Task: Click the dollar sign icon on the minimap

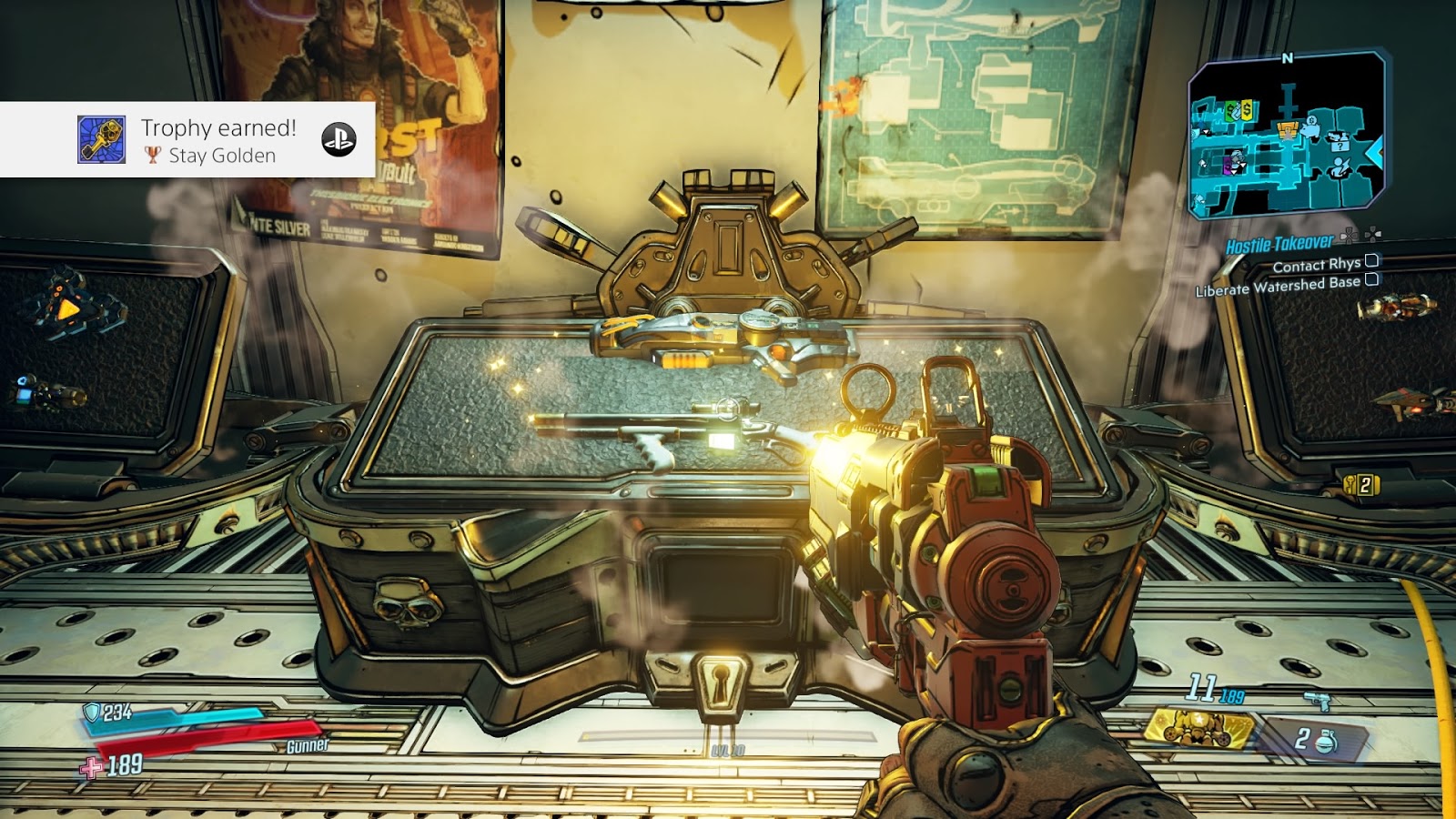Action: [1246, 108]
